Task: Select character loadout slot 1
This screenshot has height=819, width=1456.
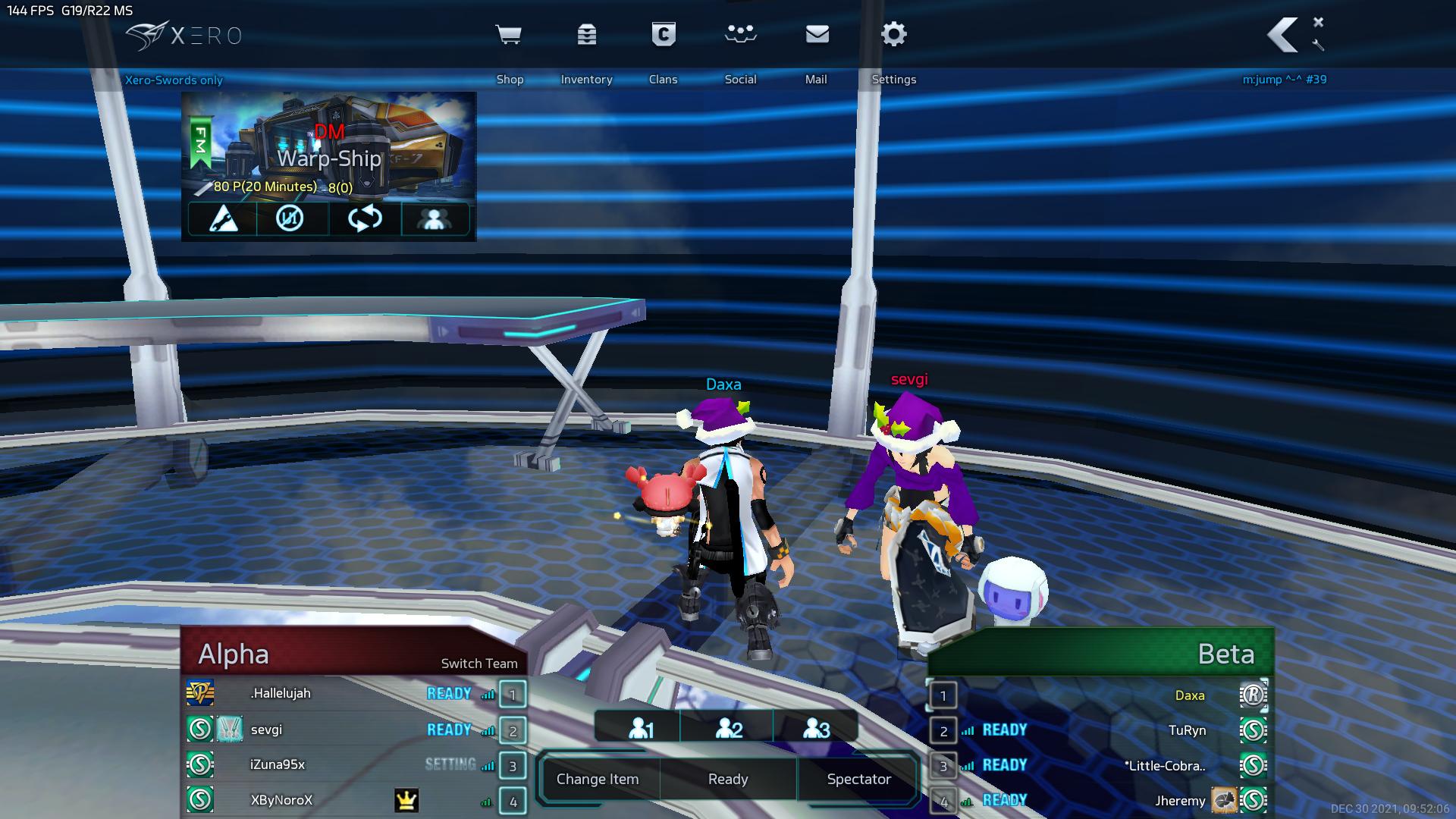Action: [x=641, y=729]
